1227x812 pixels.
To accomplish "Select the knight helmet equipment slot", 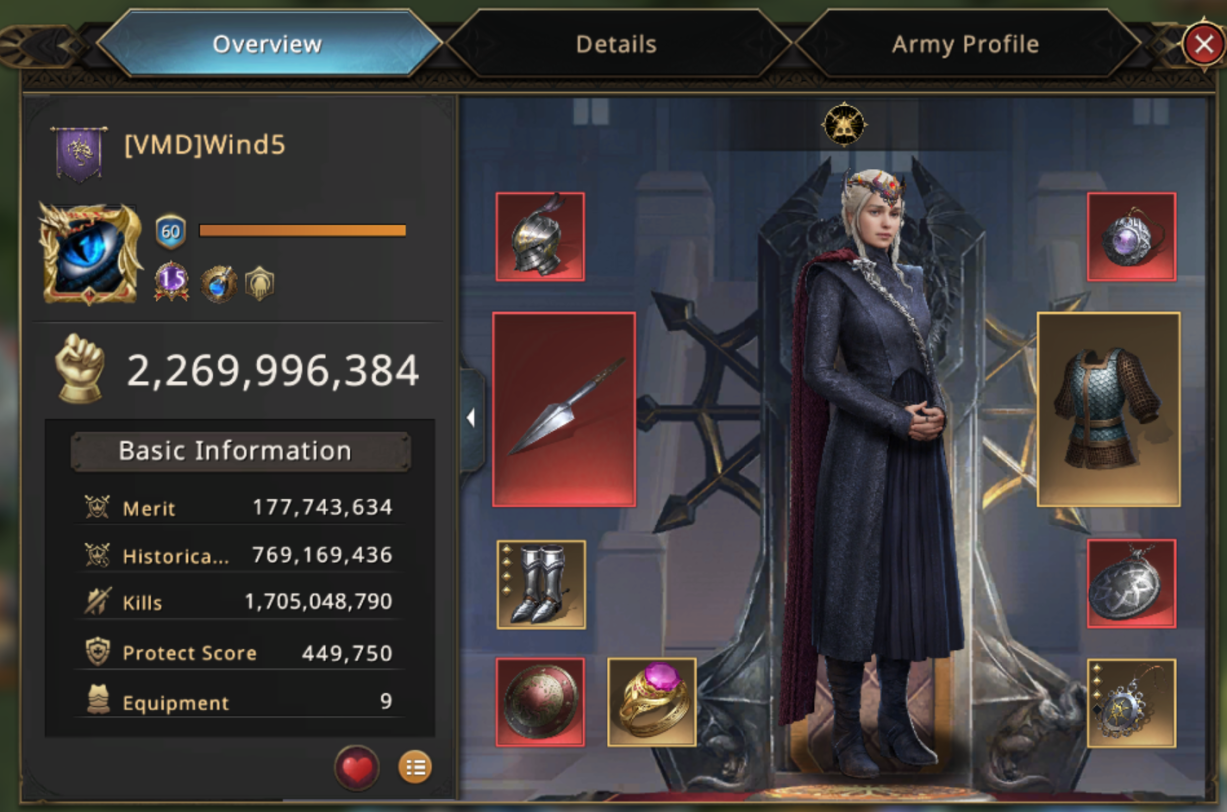I will [540, 237].
